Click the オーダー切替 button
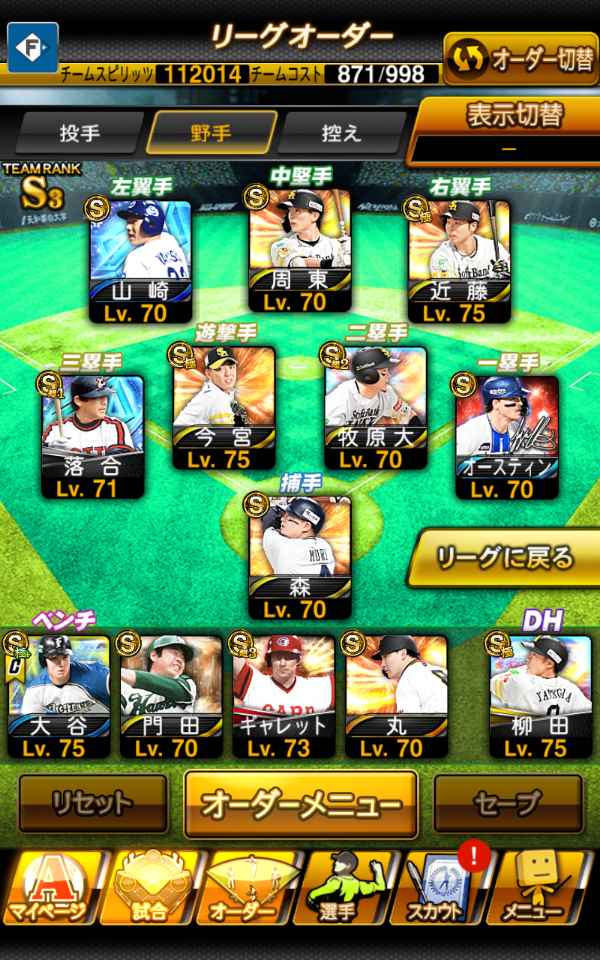This screenshot has height=960, width=600. click(x=520, y=60)
